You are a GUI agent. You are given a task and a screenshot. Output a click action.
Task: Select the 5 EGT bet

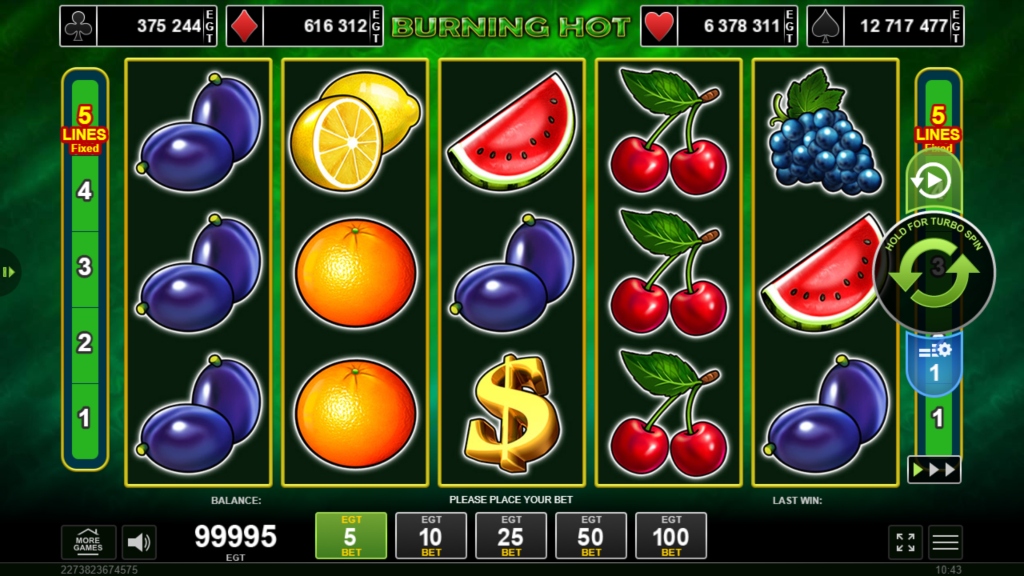click(x=350, y=535)
